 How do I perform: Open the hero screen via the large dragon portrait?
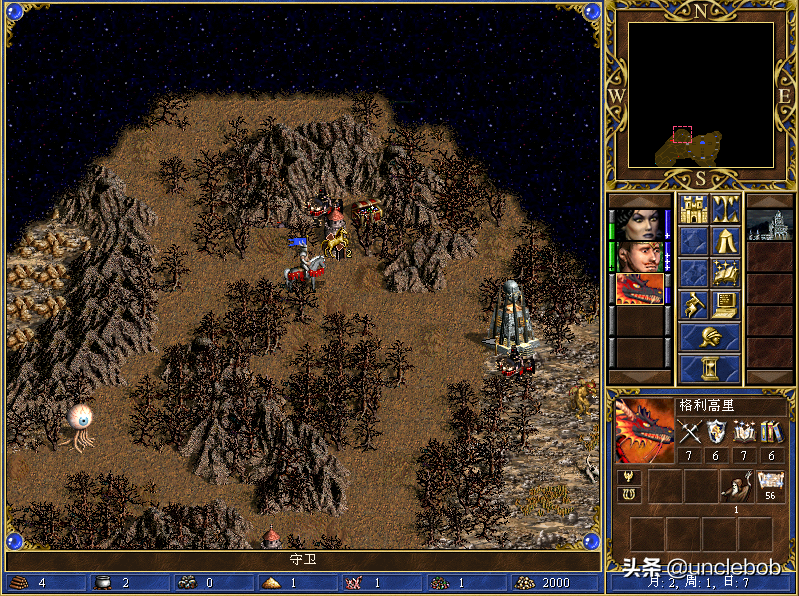tap(643, 430)
